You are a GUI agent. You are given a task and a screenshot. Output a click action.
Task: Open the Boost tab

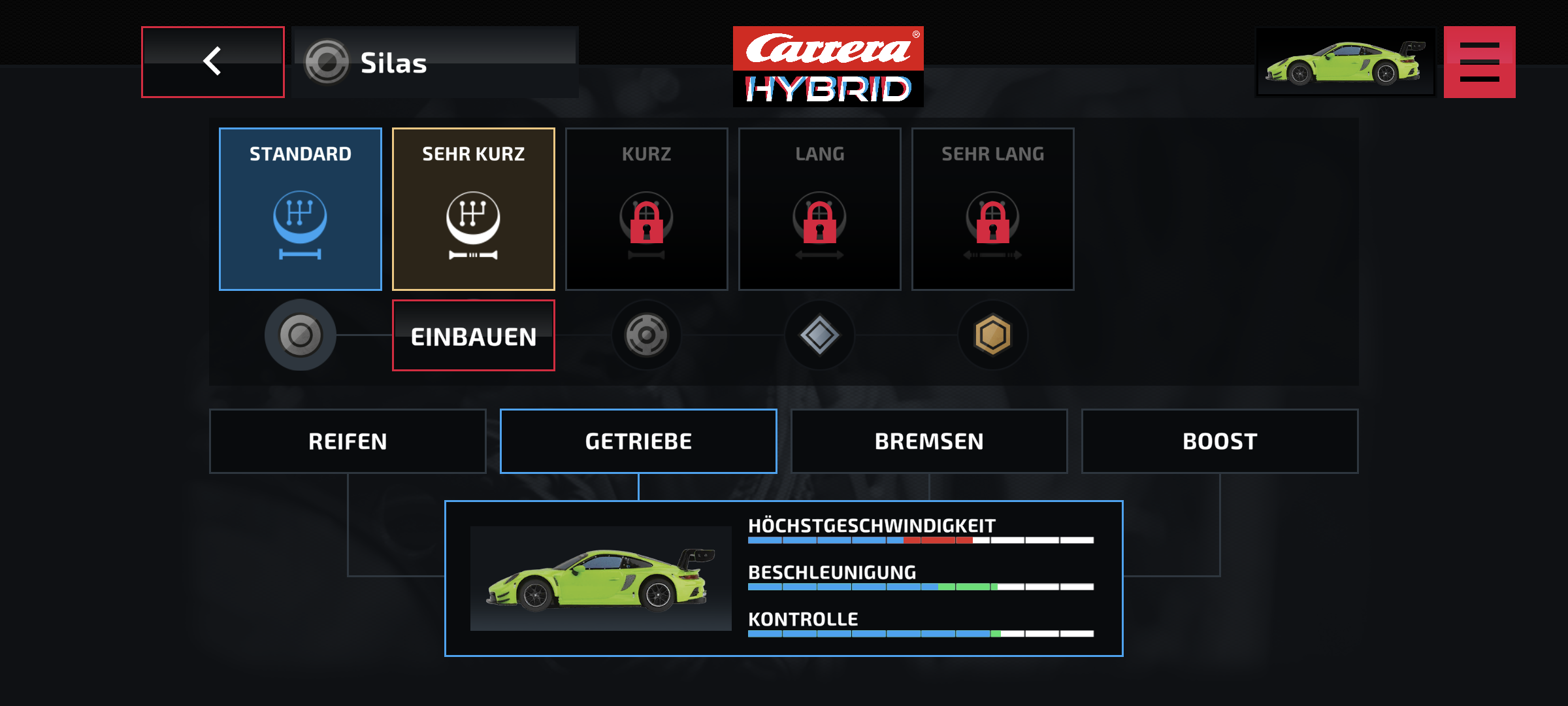(x=1220, y=441)
